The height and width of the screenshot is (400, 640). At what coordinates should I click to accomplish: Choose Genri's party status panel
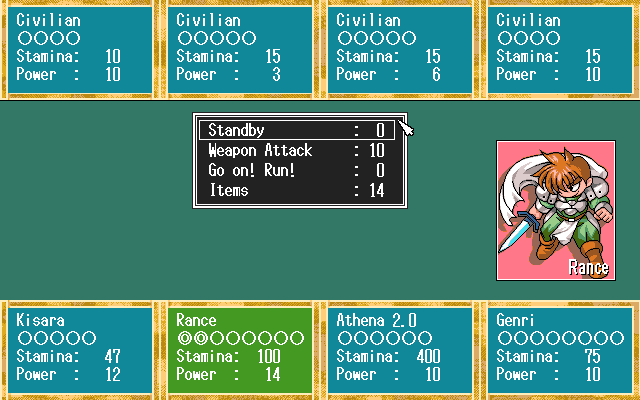560,347
